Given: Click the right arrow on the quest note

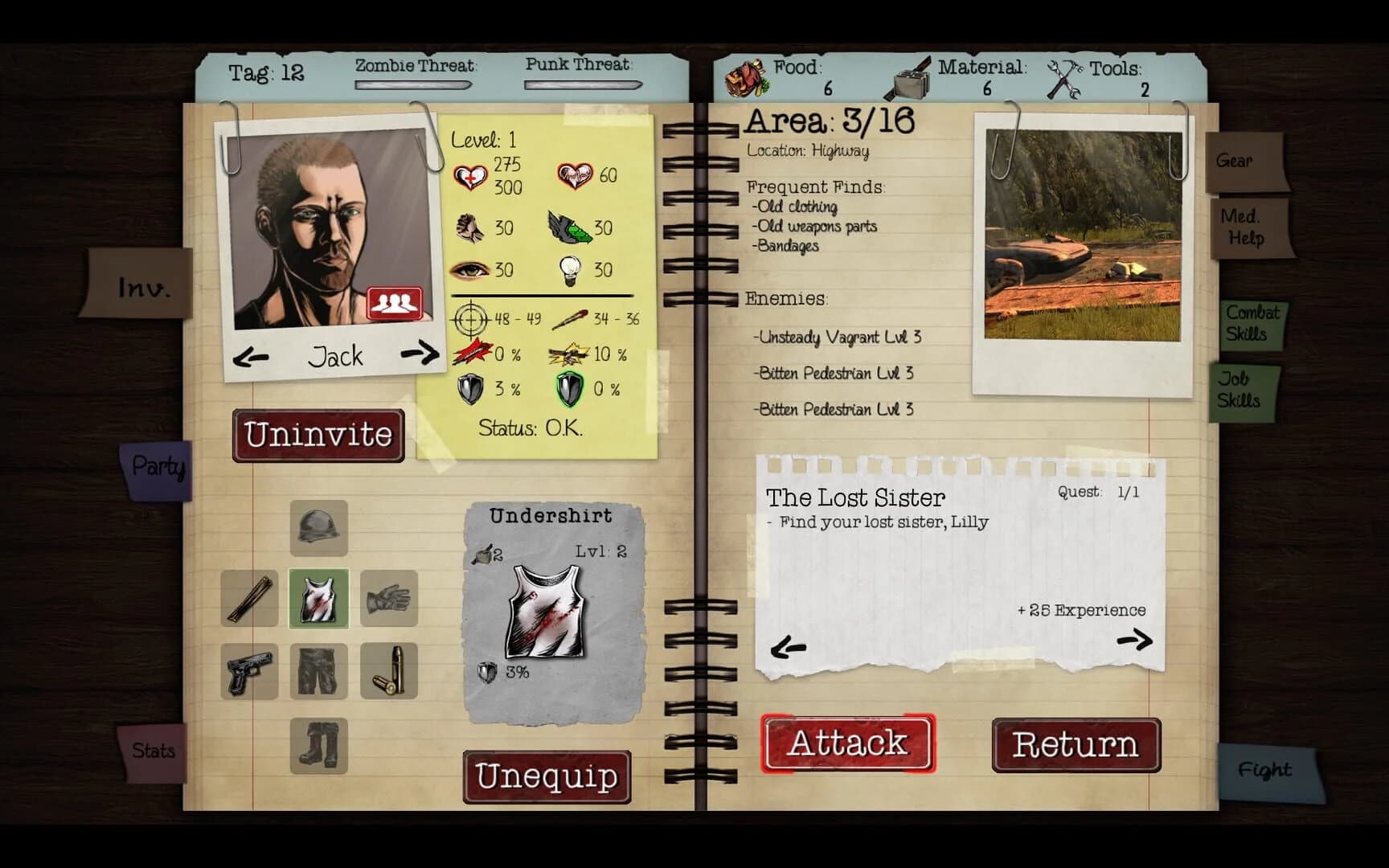Looking at the screenshot, I should (x=1136, y=641).
